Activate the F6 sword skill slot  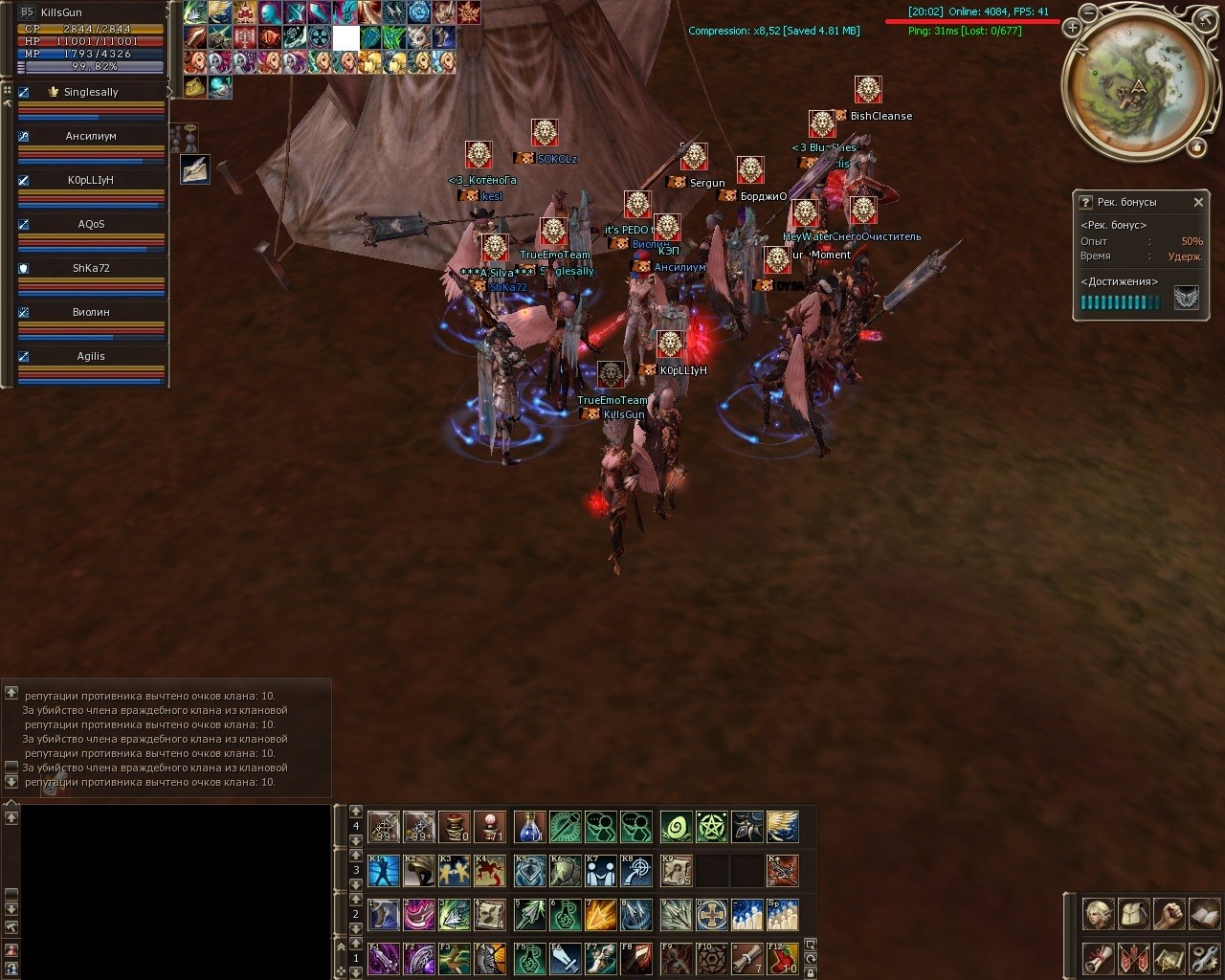[x=566, y=959]
